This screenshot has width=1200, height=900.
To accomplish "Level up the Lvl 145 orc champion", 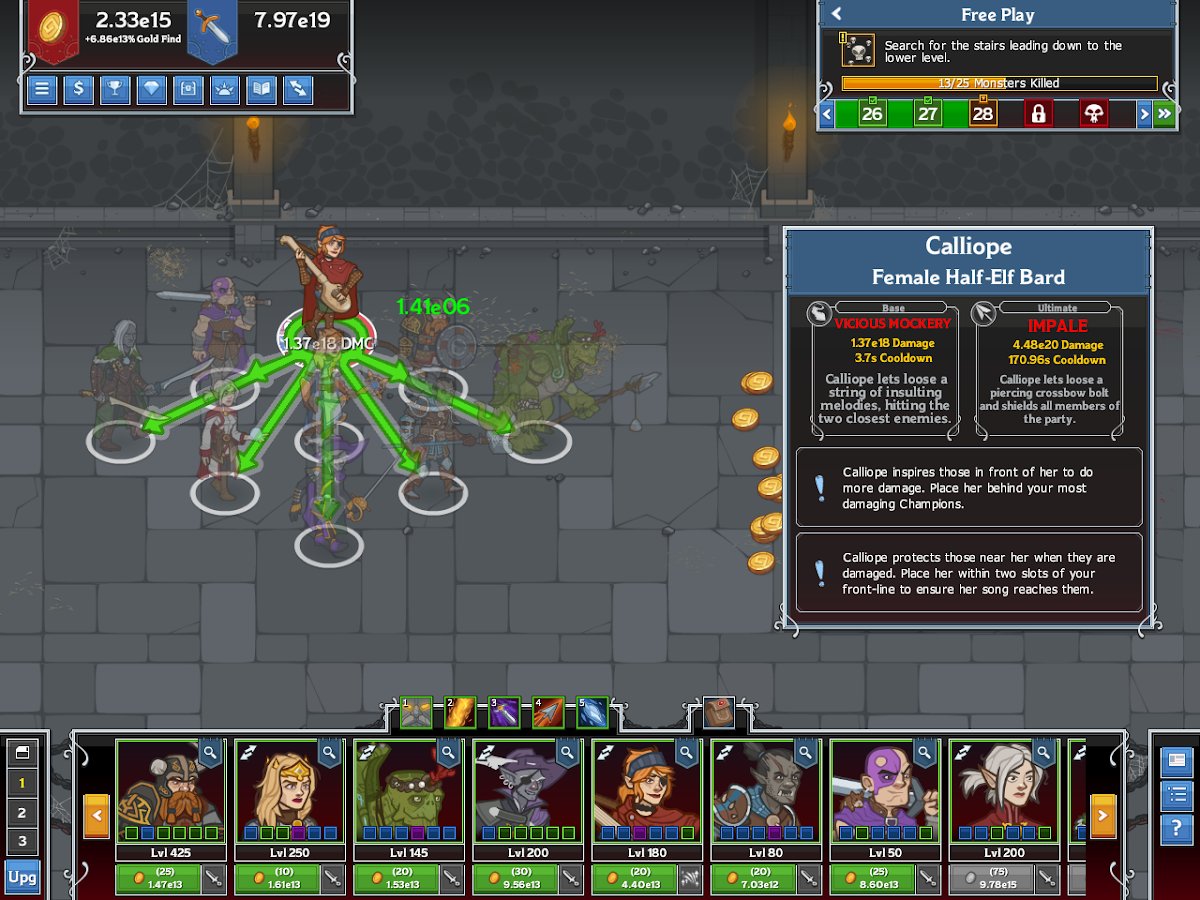I will [x=395, y=879].
